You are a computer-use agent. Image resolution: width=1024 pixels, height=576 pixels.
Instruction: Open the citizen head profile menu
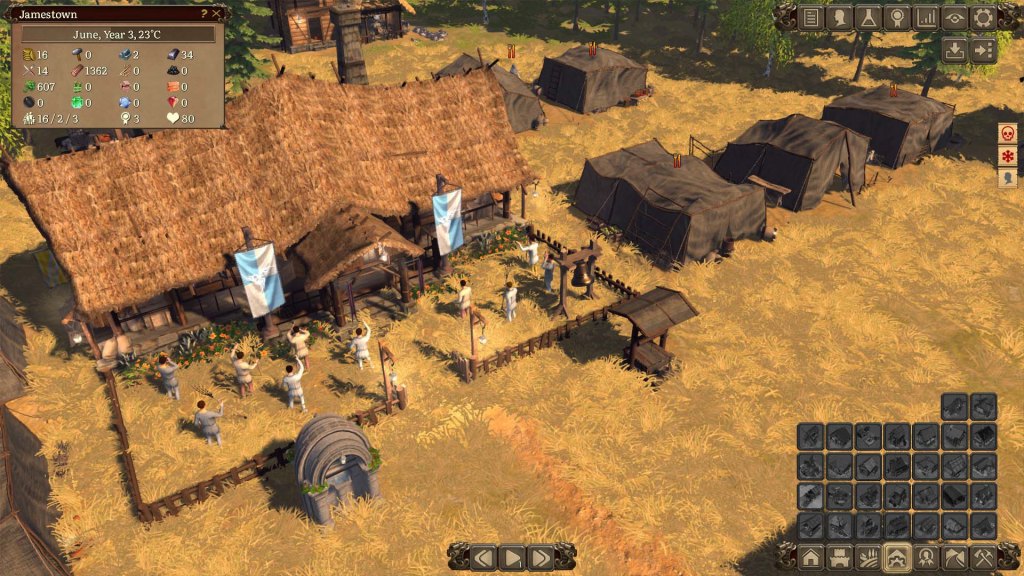(840, 17)
